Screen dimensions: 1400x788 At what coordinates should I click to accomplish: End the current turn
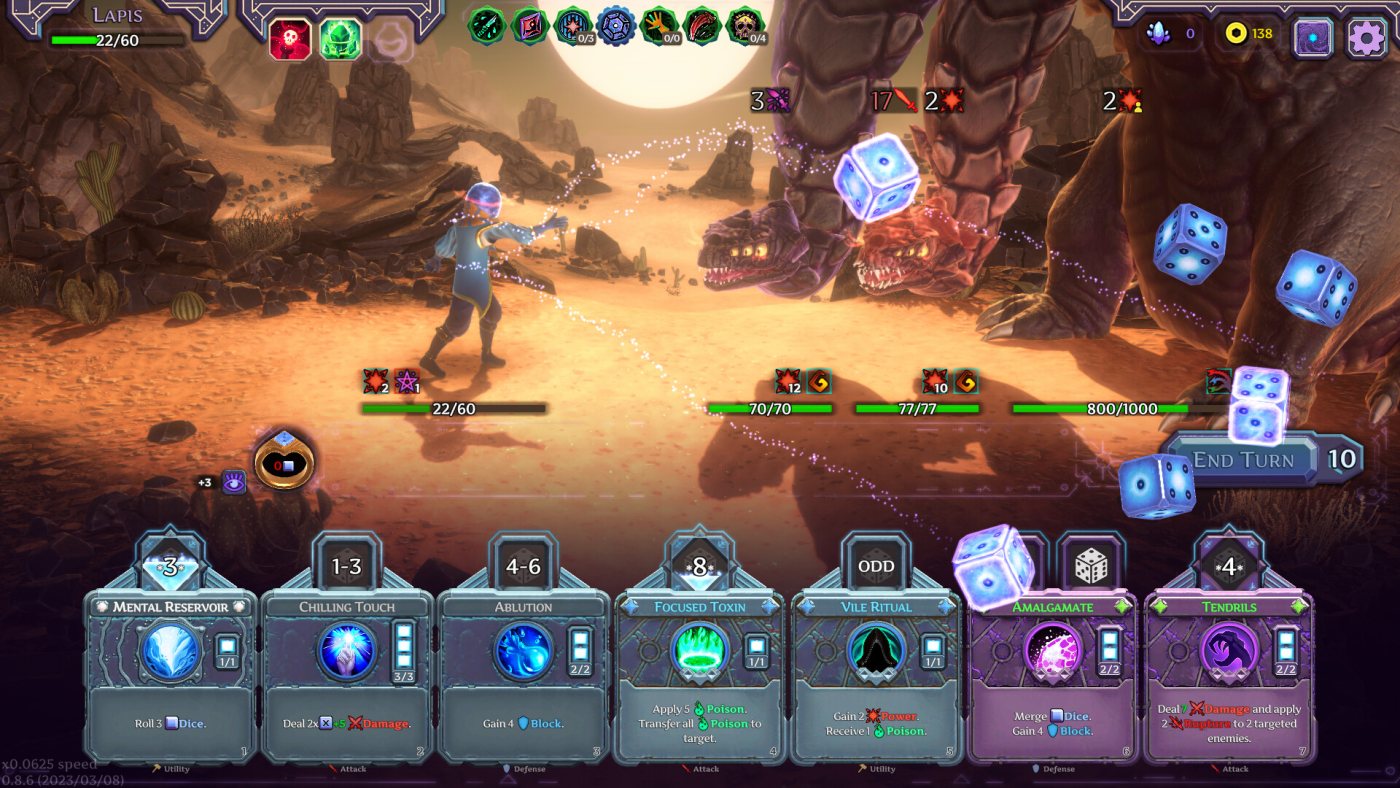point(1243,460)
